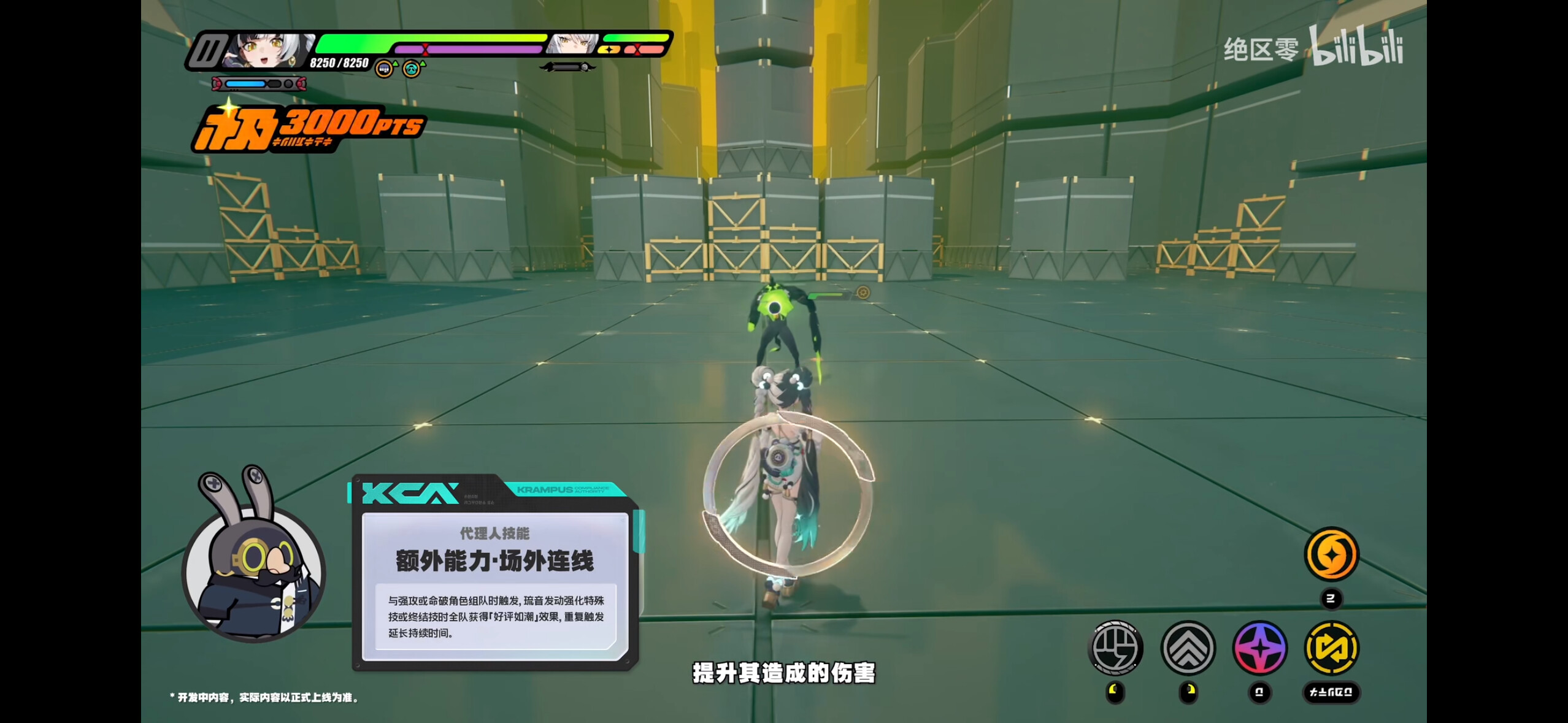The width and height of the screenshot is (1568, 723).
Task: Use the purple star special attack
Action: [1260, 648]
